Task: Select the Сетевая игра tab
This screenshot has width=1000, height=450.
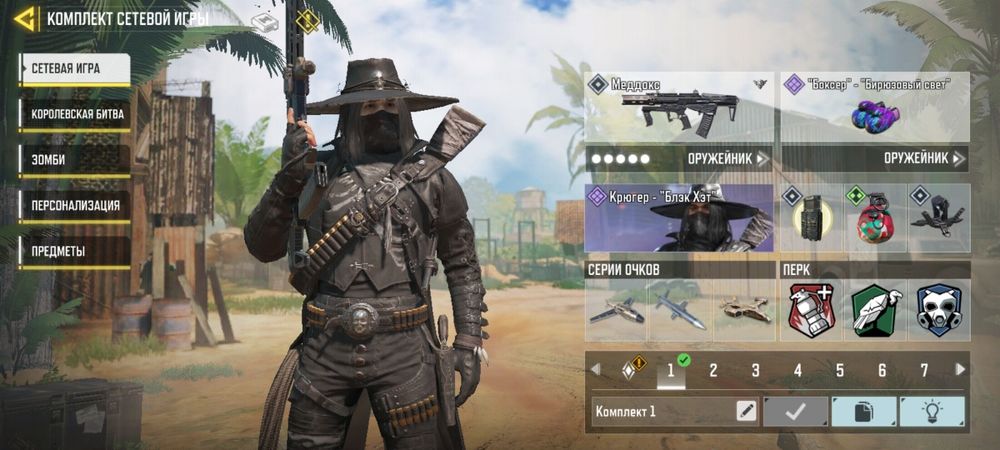Action: (74, 68)
